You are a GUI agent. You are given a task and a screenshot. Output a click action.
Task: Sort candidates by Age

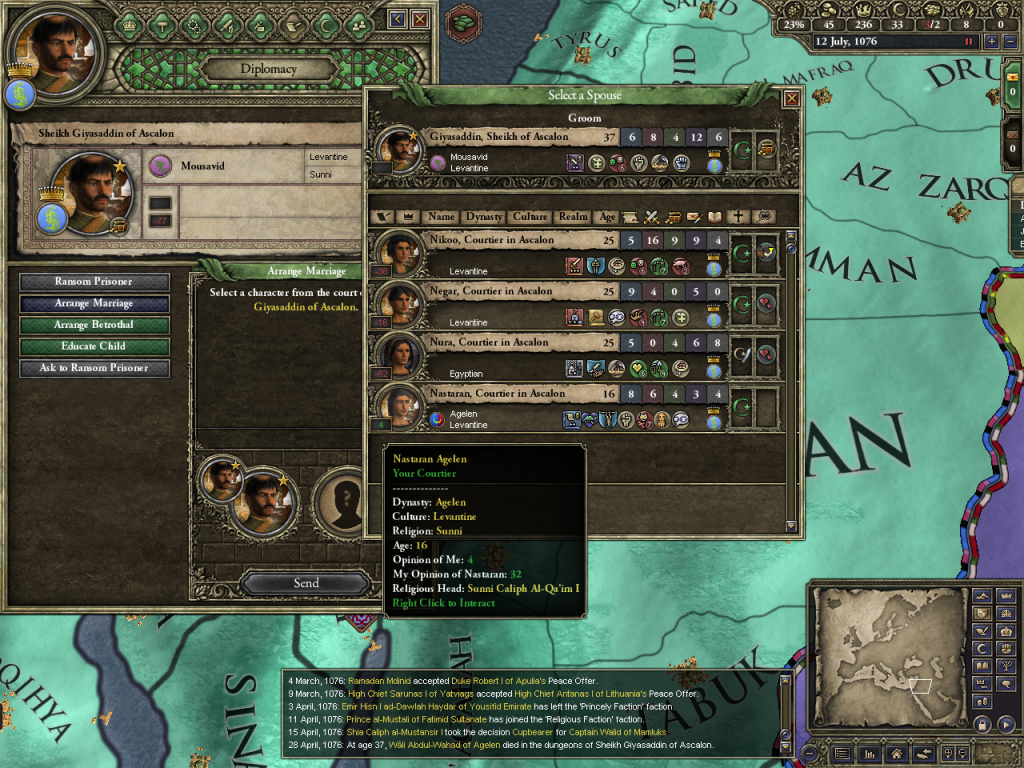coord(607,216)
